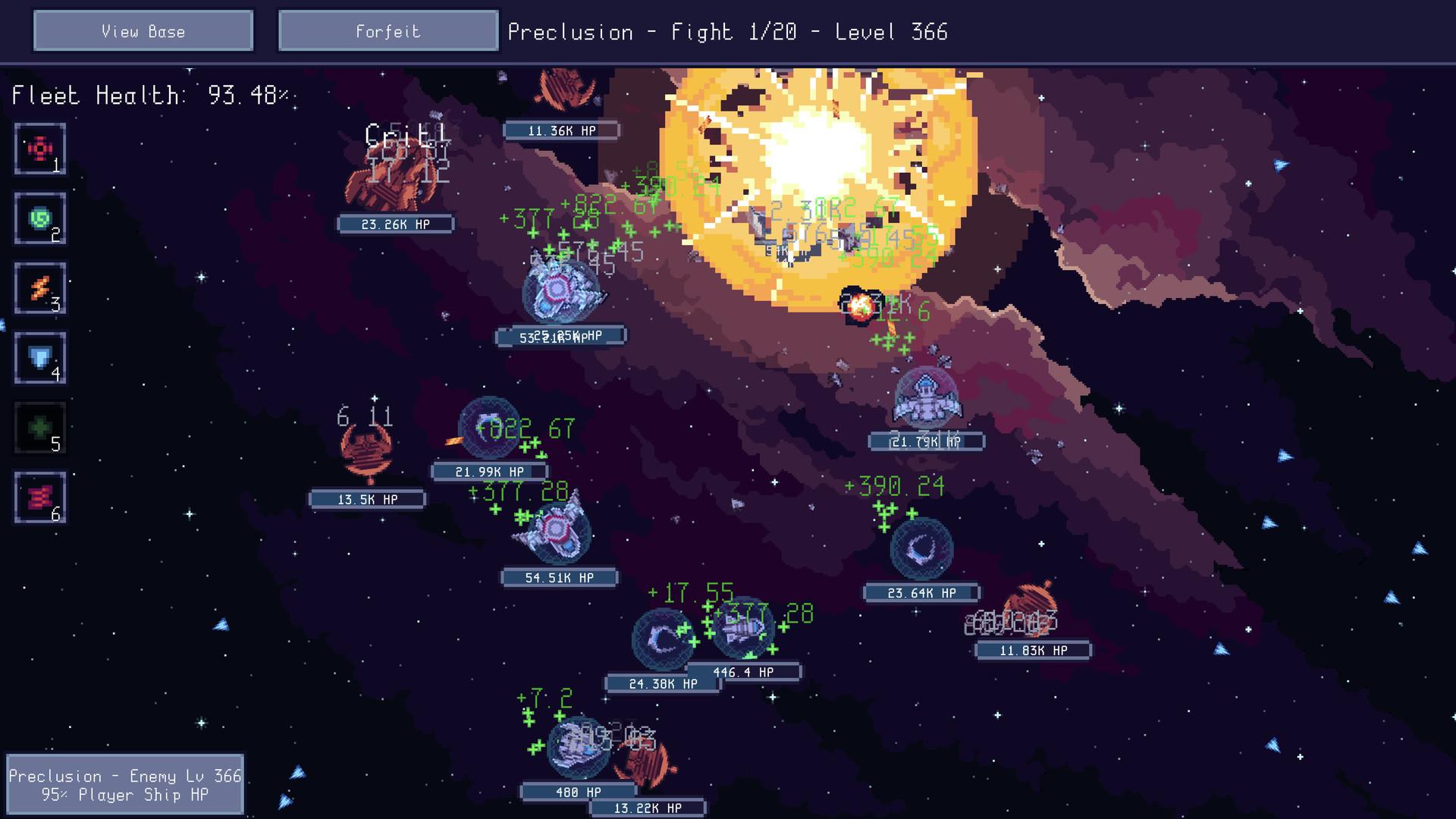The image size is (1456, 819).
Task: Use the orange lightning ability 3
Action: click(40, 288)
